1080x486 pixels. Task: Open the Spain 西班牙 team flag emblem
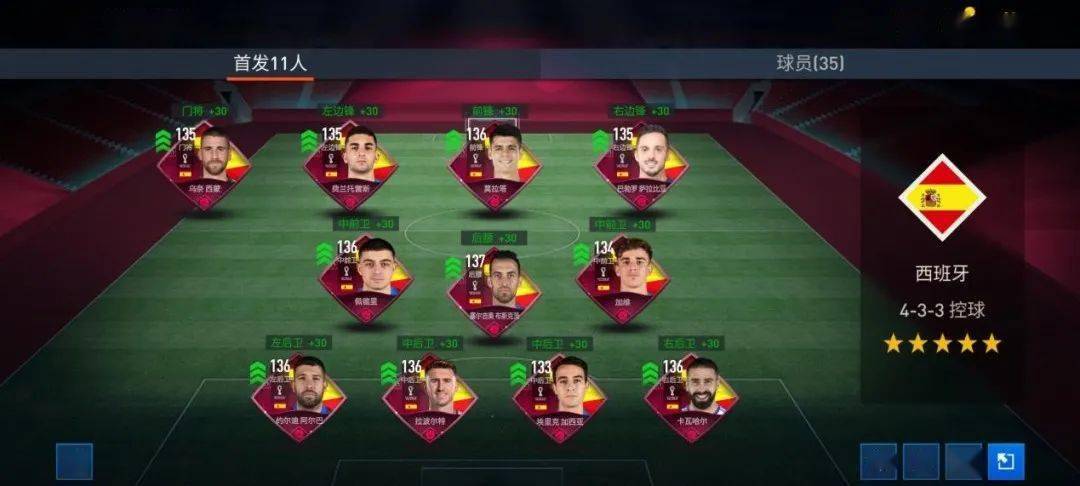point(940,196)
